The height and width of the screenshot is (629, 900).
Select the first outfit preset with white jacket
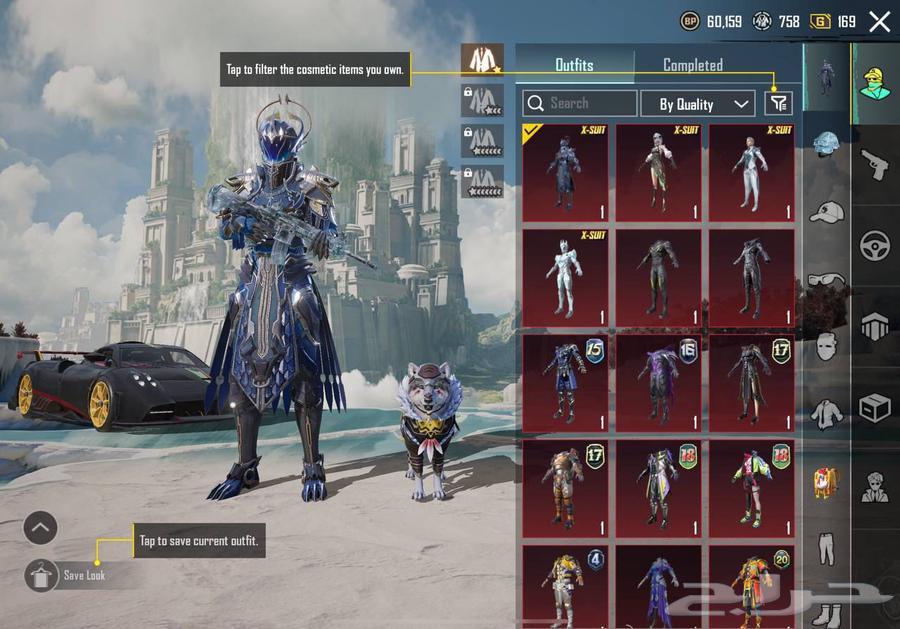point(482,59)
